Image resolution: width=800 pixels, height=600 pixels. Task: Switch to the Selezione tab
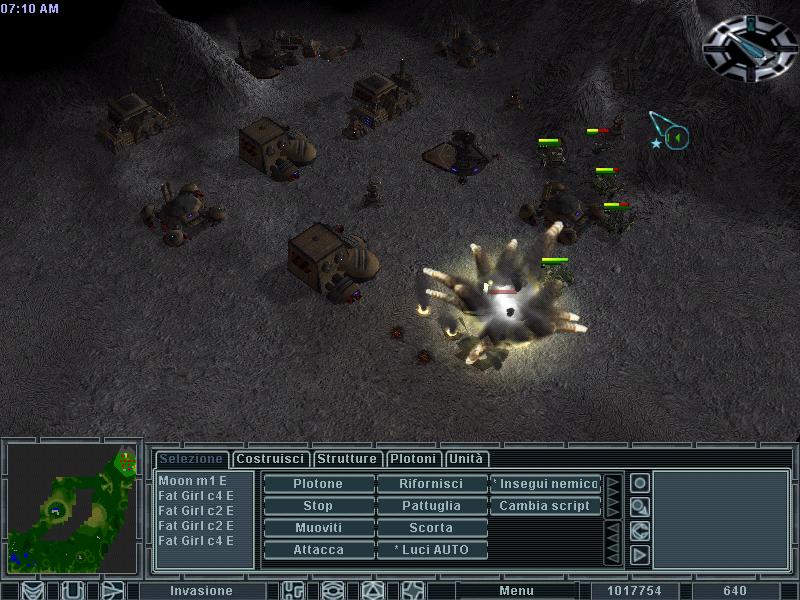pos(191,459)
